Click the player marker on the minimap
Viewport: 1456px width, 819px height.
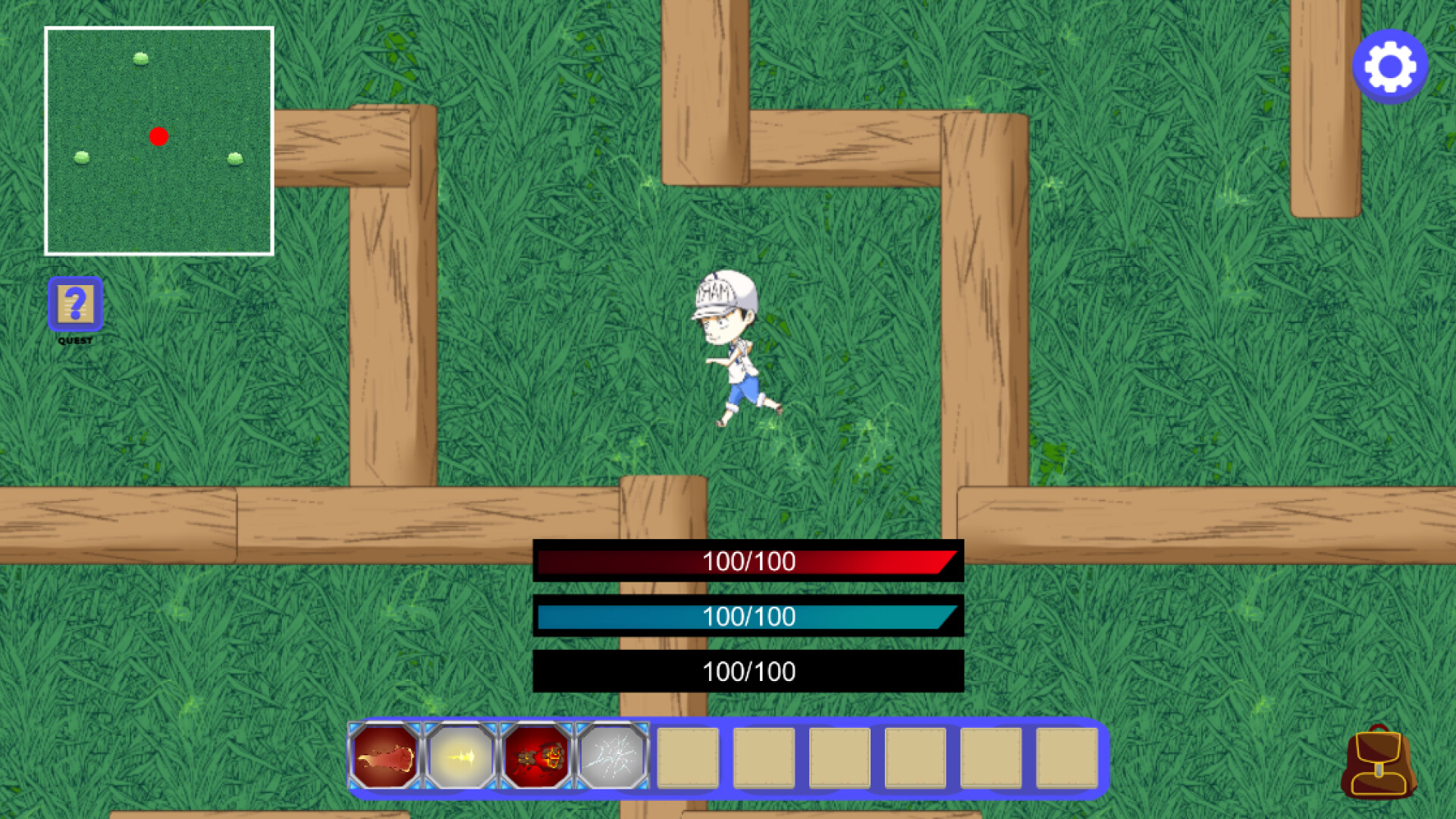click(x=159, y=136)
